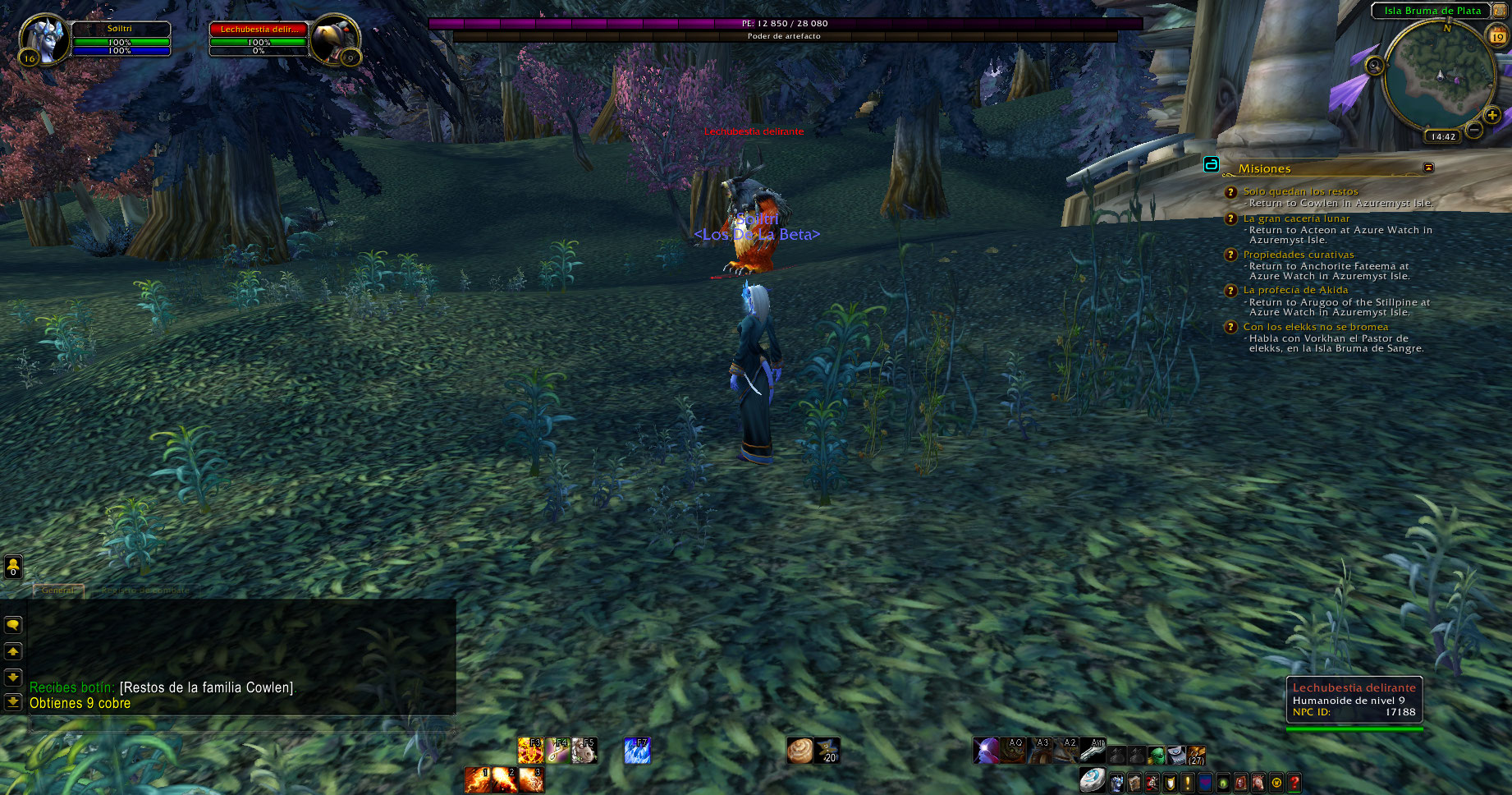1512x795 pixels.
Task: Eat the cinnamon roll food item
Action: pyautogui.click(x=800, y=751)
